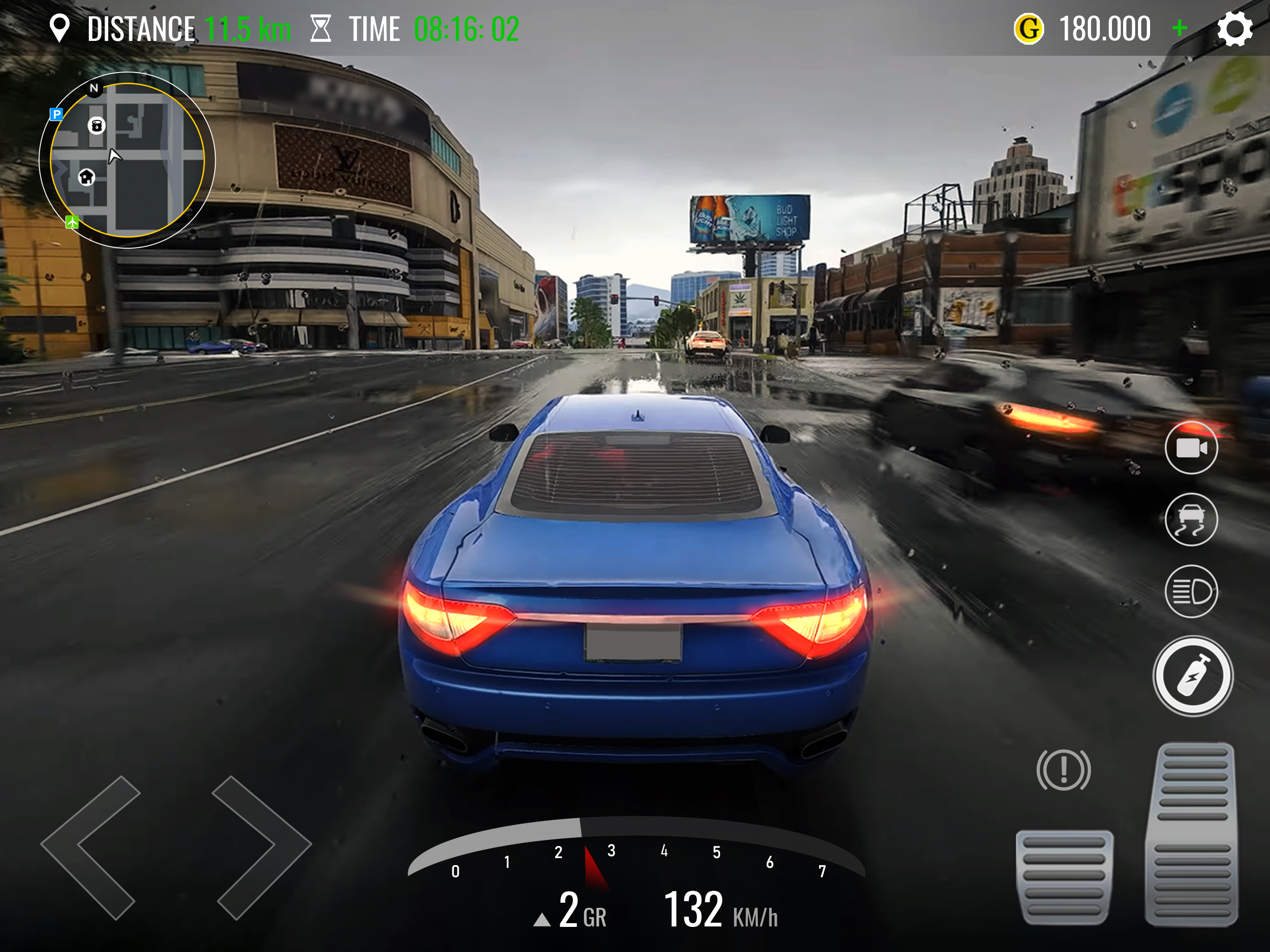
Task: Shift up using the gear arrow
Action: [x=542, y=920]
